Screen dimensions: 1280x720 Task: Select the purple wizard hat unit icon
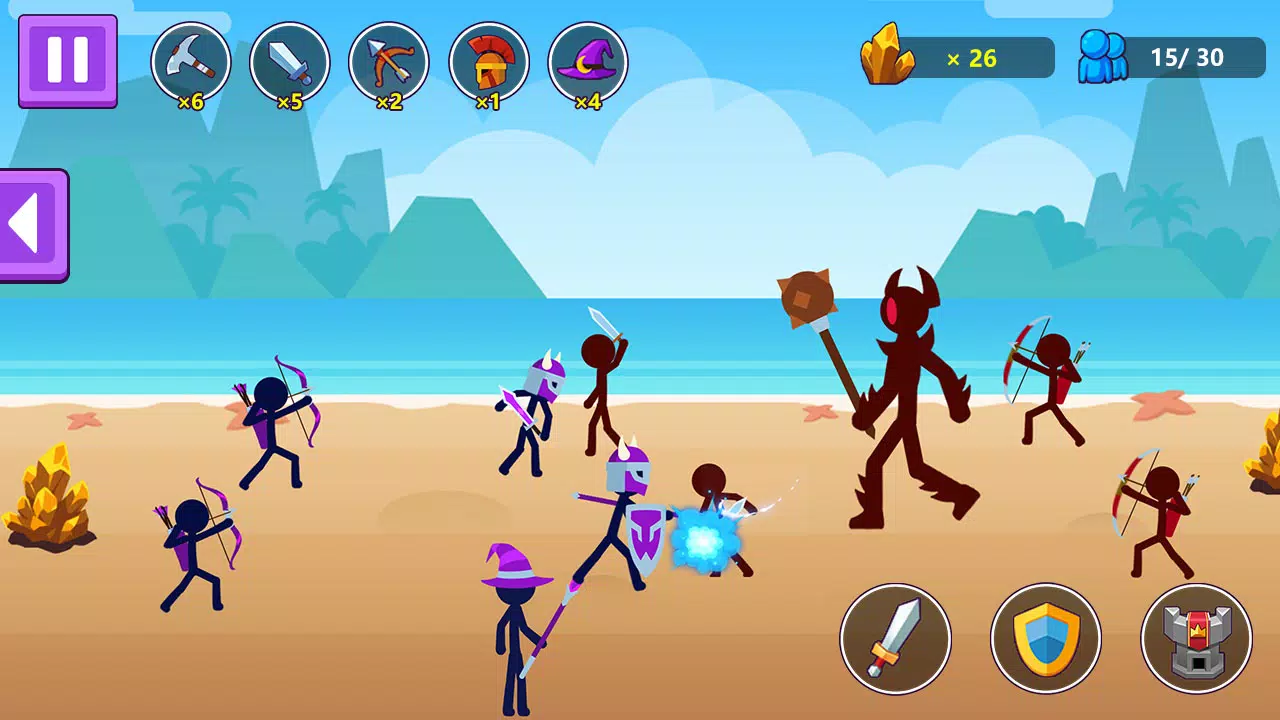pos(588,60)
